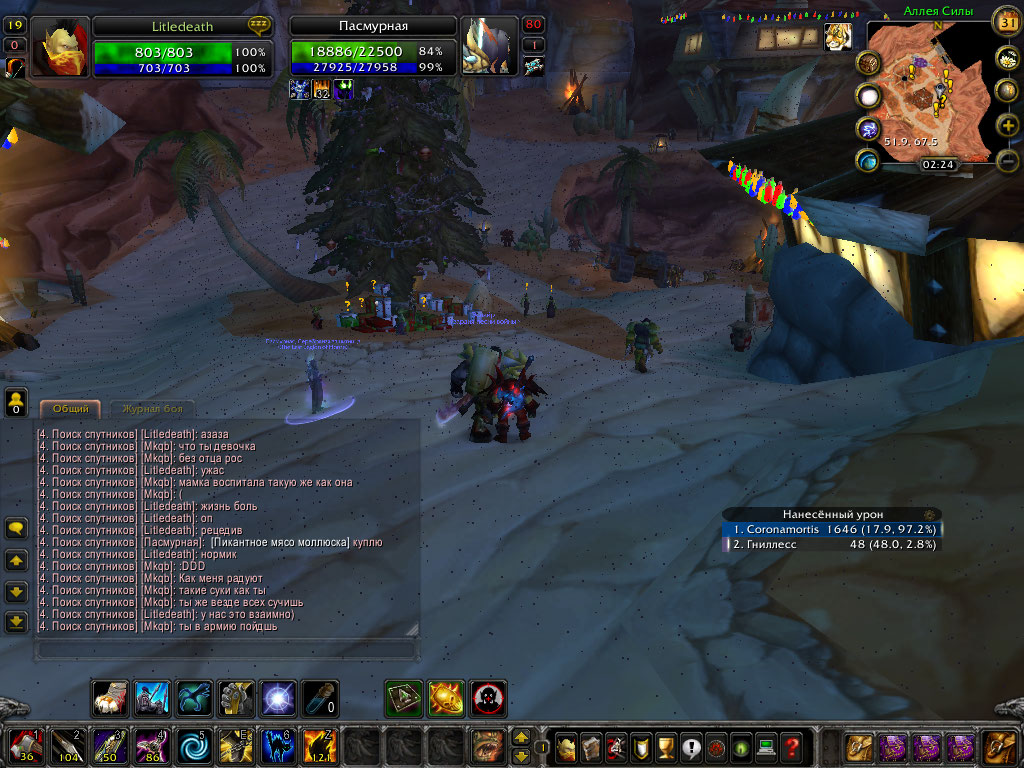The height and width of the screenshot is (768, 1024).
Task: Open the Журнал боя combat log tab
Action: (x=152, y=409)
